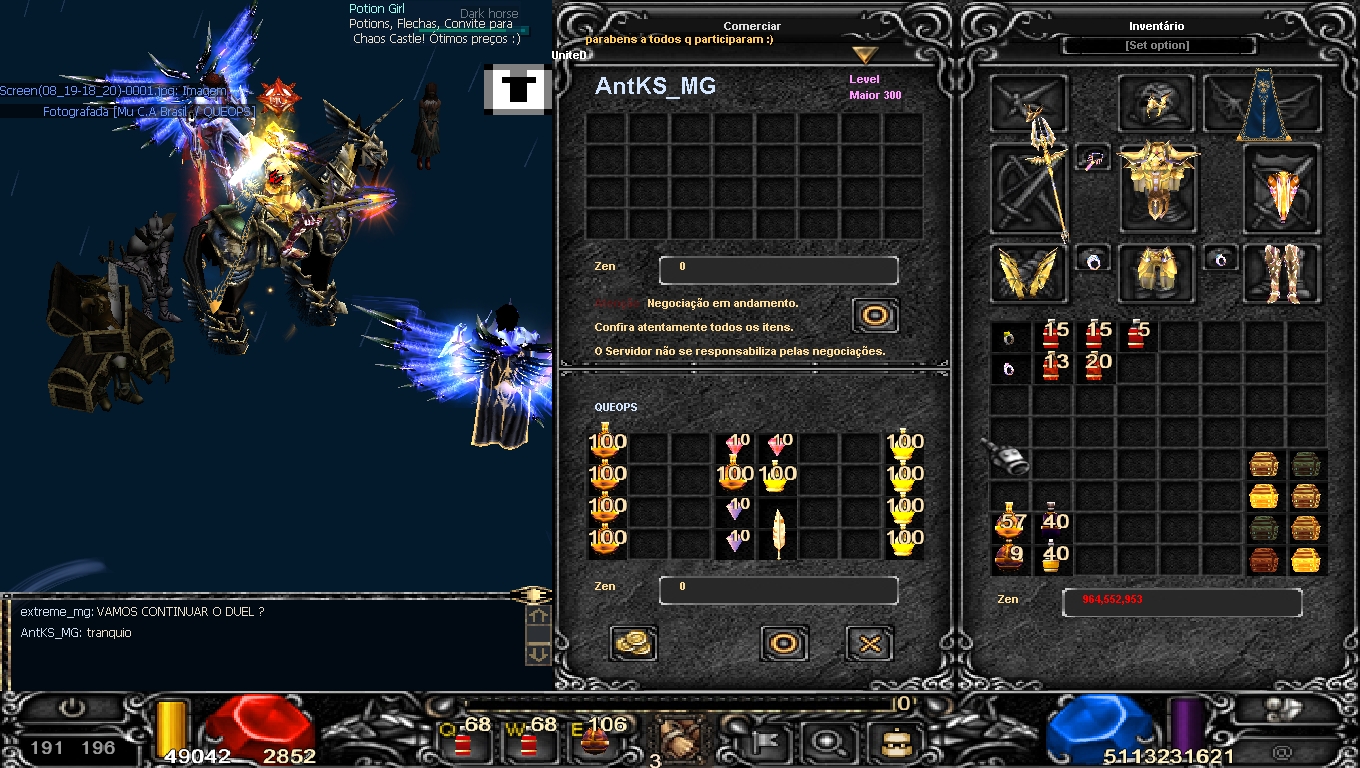This screenshot has height=768, width=1360.
Task: Click the flag icon on the bottom bar
Action: pos(767,742)
